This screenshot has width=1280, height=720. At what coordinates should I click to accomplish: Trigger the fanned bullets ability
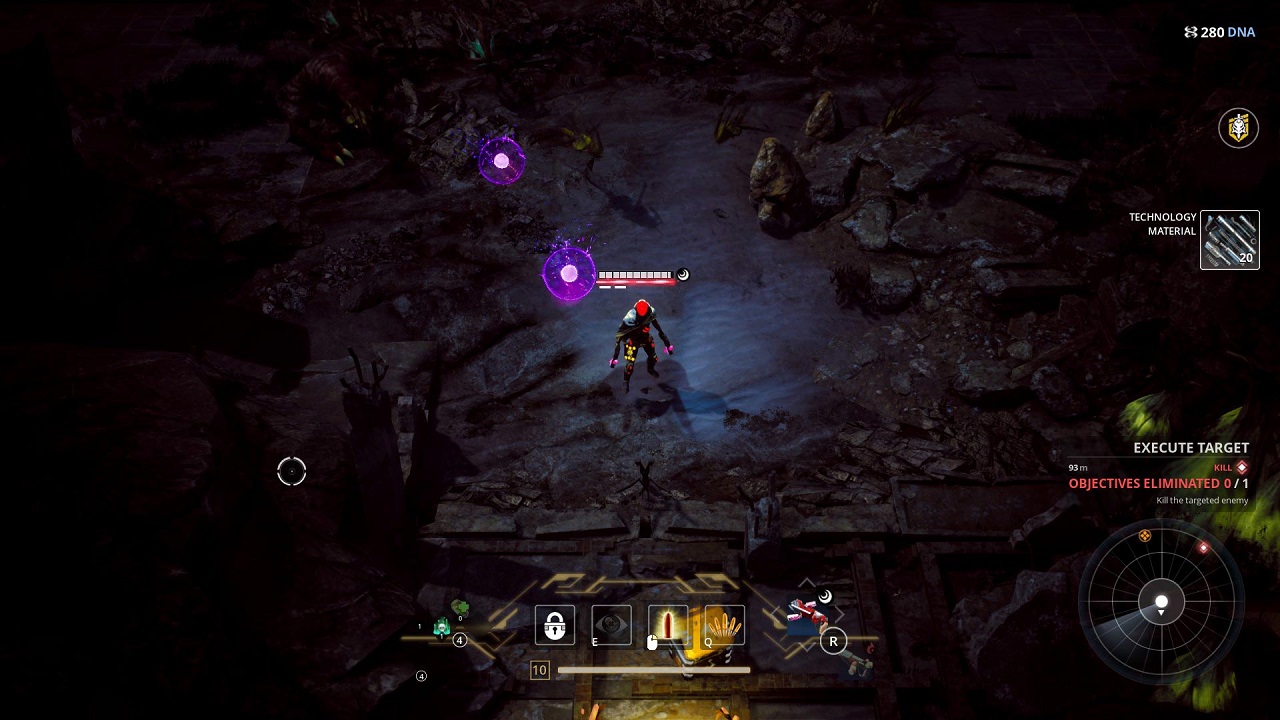(x=725, y=626)
